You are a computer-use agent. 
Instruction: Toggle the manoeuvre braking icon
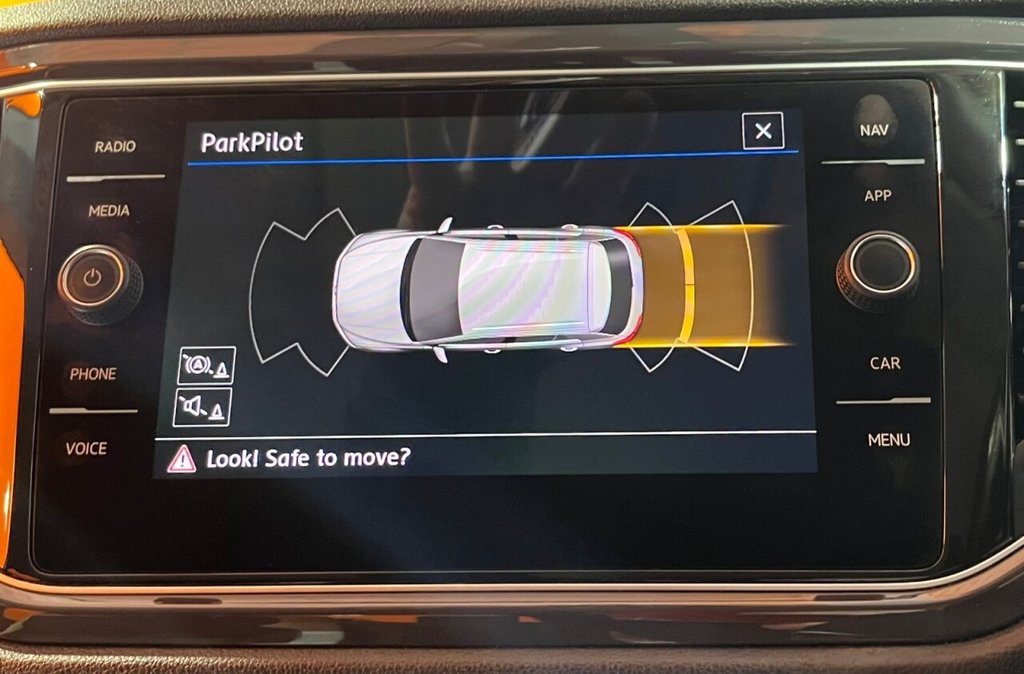[206, 366]
